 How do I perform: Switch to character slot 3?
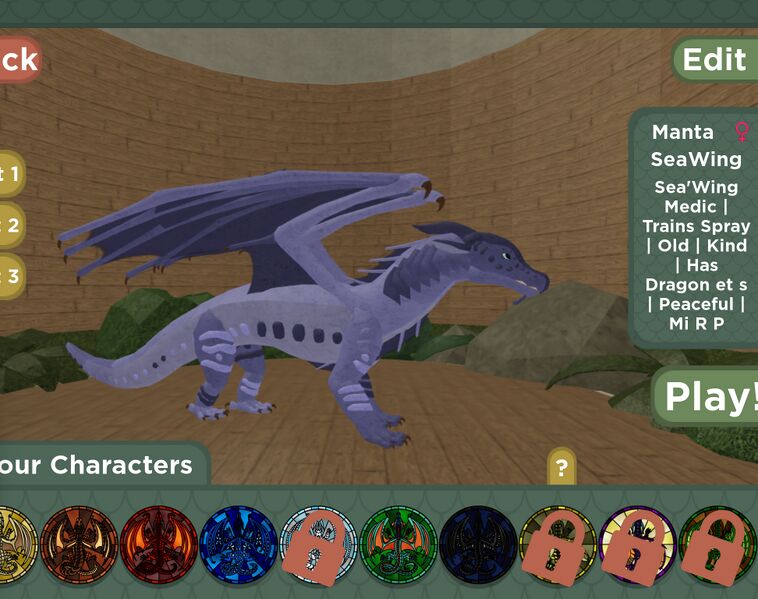point(10,276)
